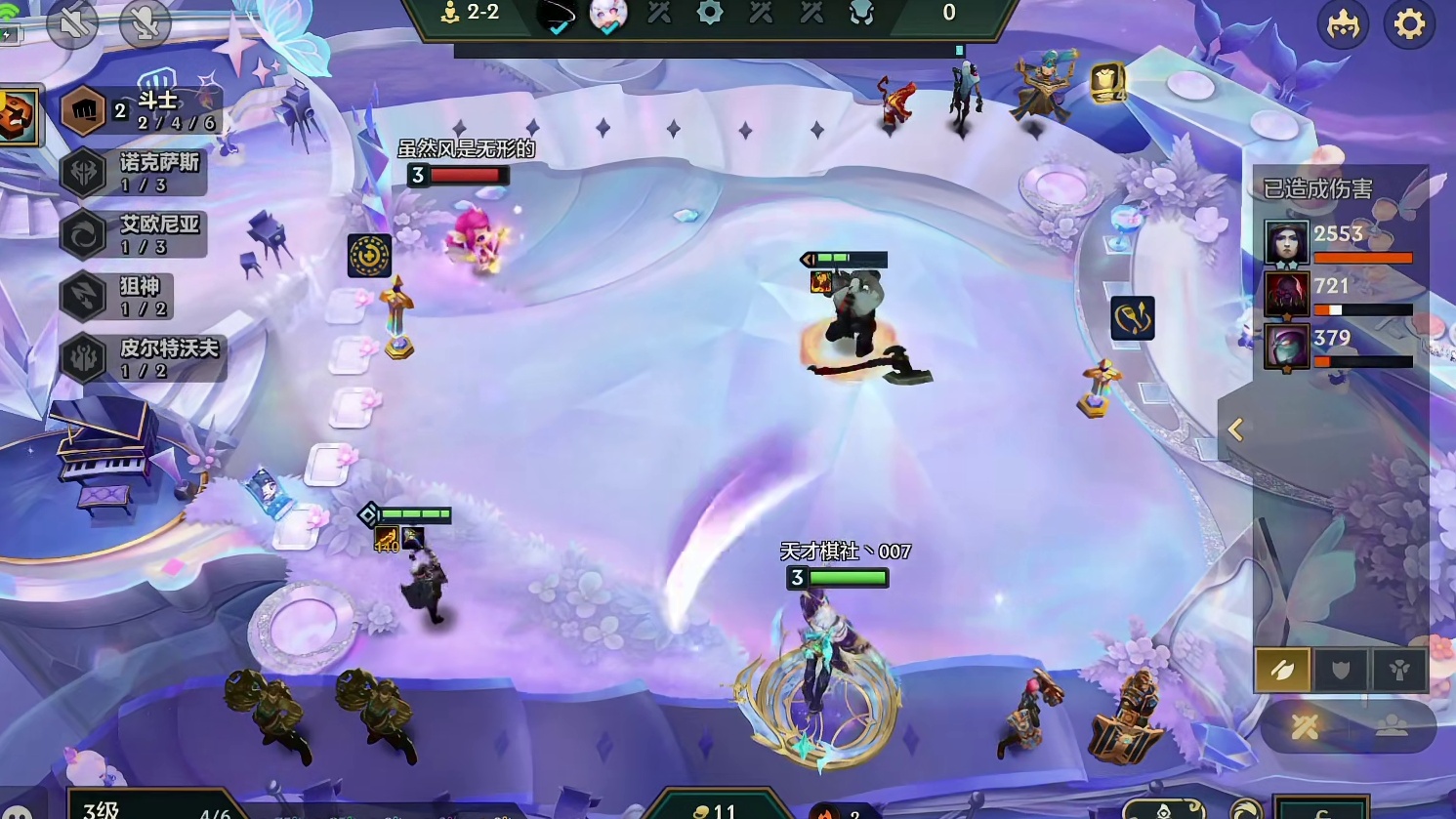The height and width of the screenshot is (819, 1456).
Task: Collapse the damage panel with the arrow
Action: click(x=1236, y=430)
